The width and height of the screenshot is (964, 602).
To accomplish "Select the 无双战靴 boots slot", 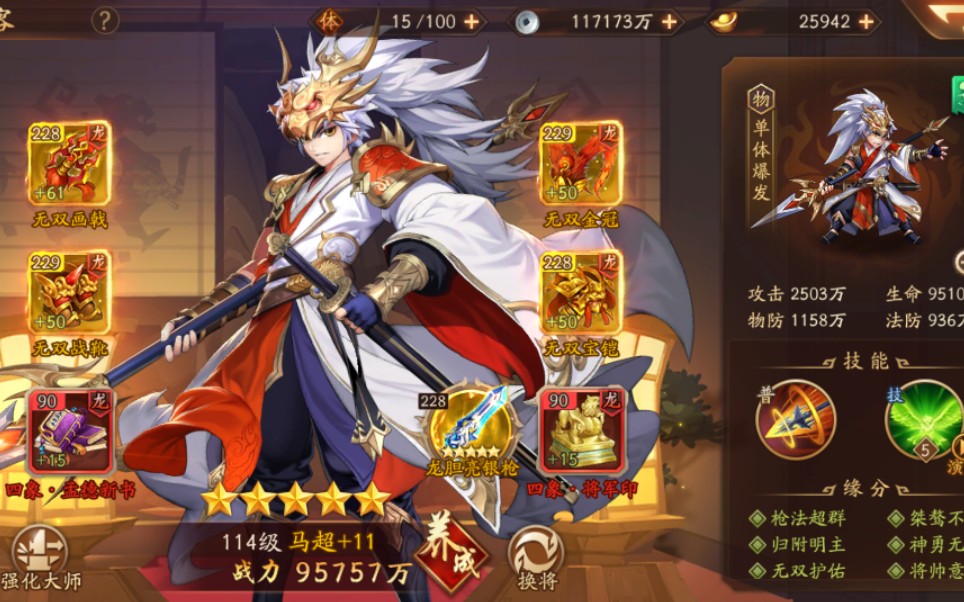I will click(x=70, y=292).
